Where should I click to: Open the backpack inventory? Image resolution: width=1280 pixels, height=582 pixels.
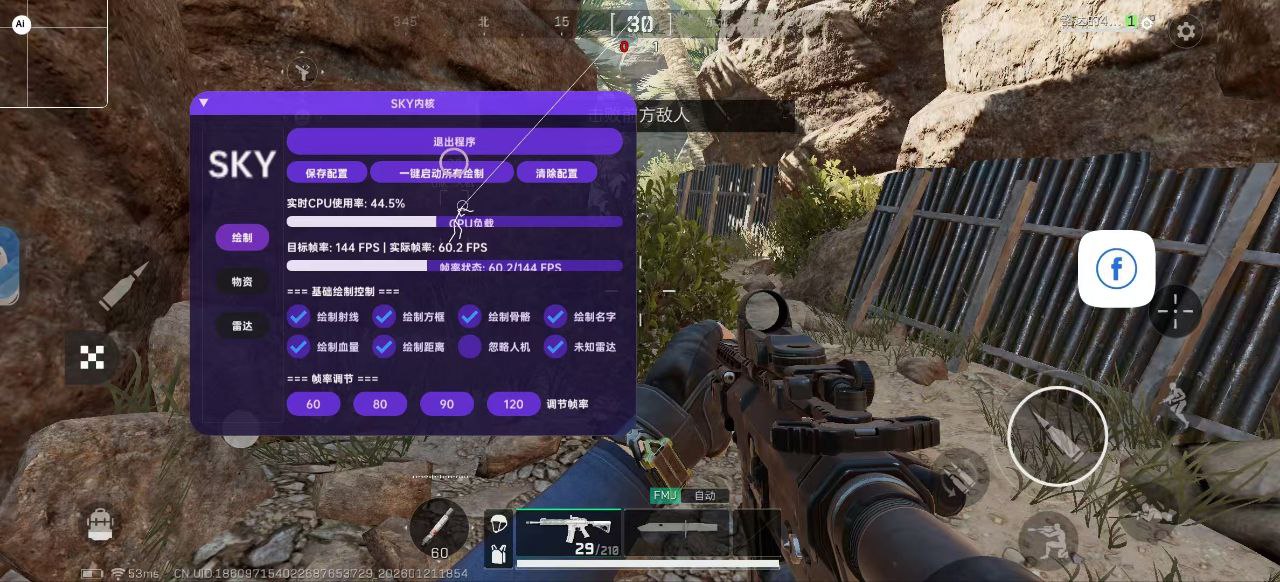(100, 523)
